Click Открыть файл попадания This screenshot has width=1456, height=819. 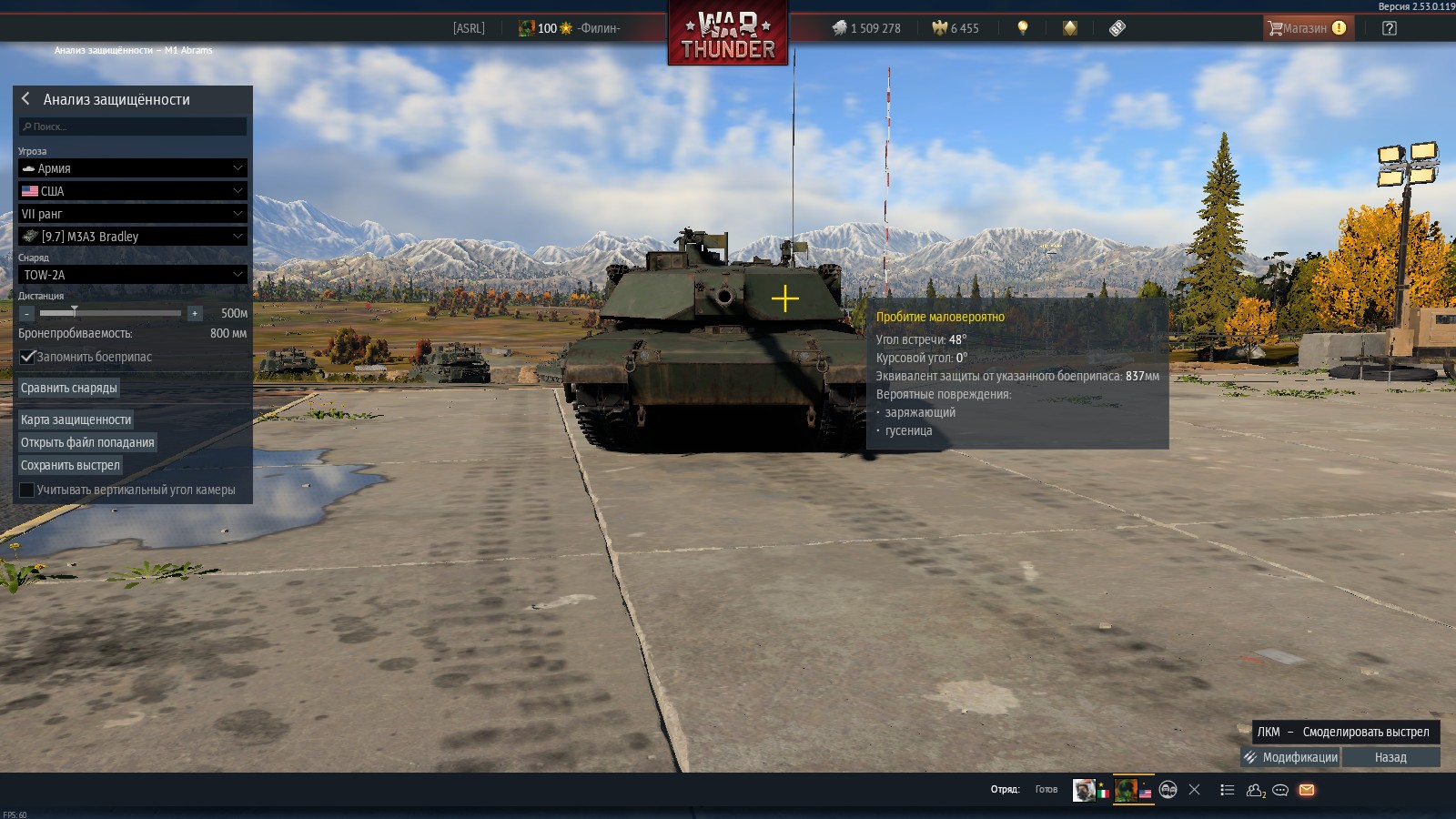87,442
